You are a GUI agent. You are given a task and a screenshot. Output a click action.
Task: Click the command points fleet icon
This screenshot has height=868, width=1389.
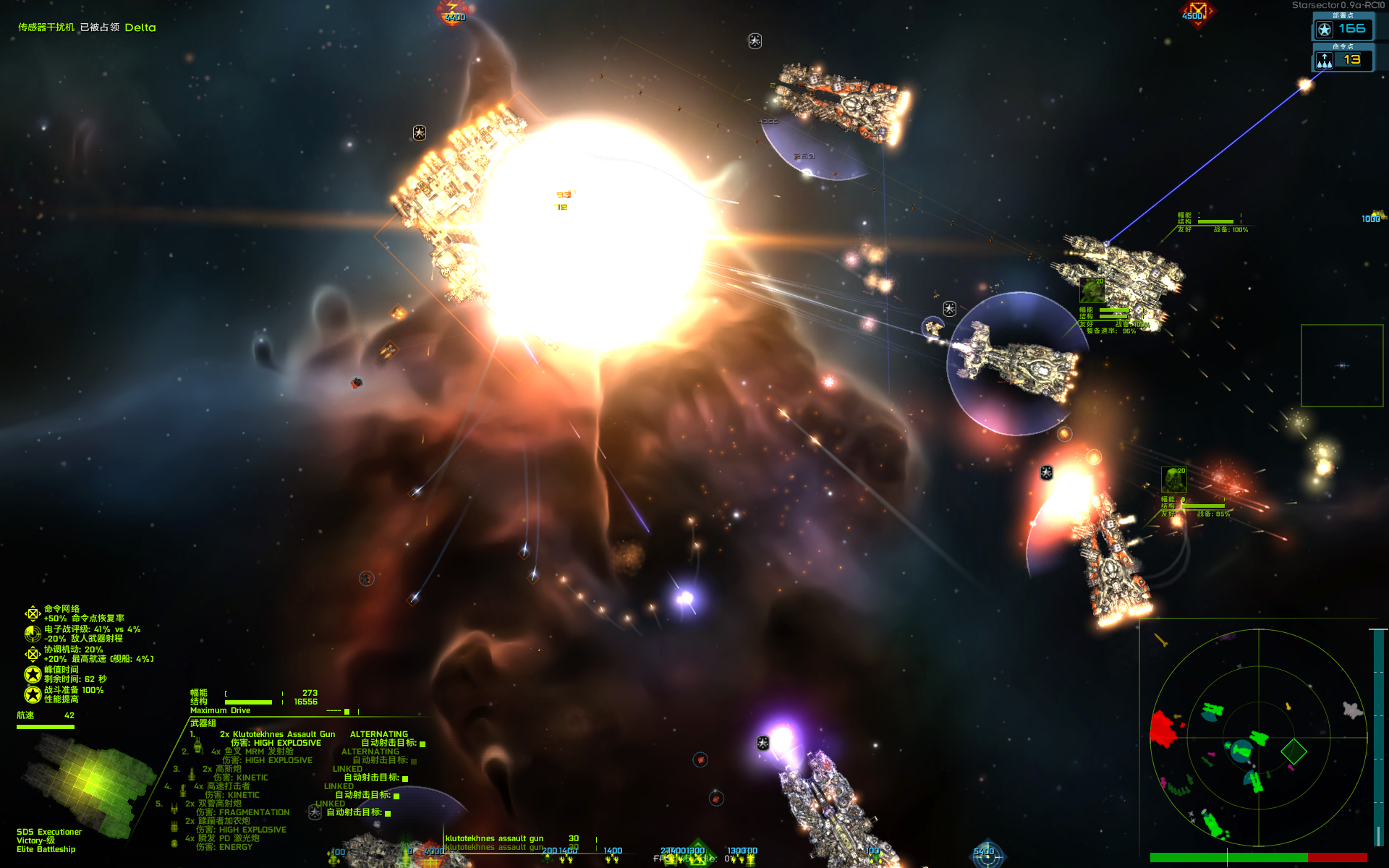coord(1324,61)
